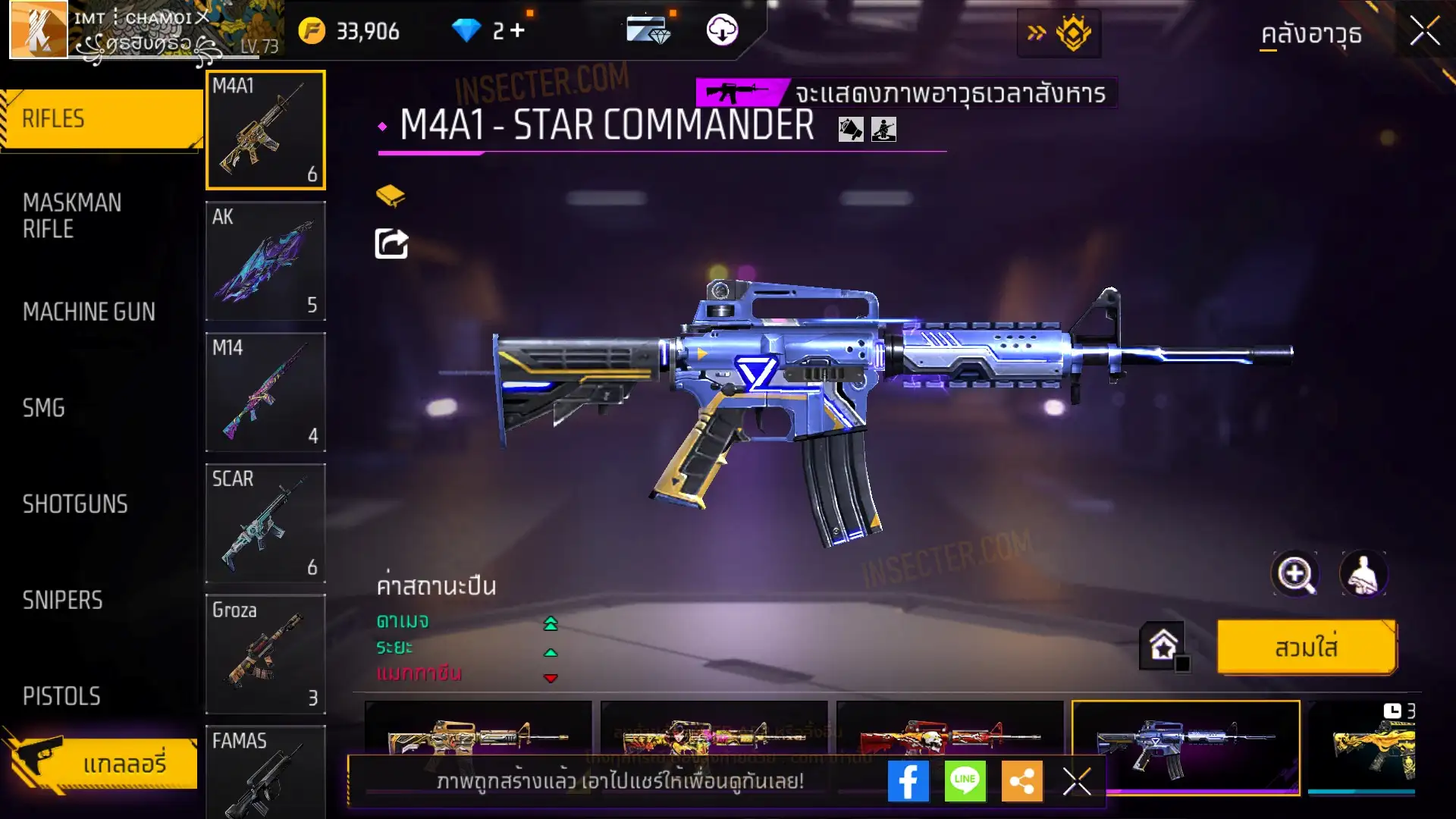Choose the M14 weapon tile
This screenshot has width=1456, height=819.
(265, 392)
